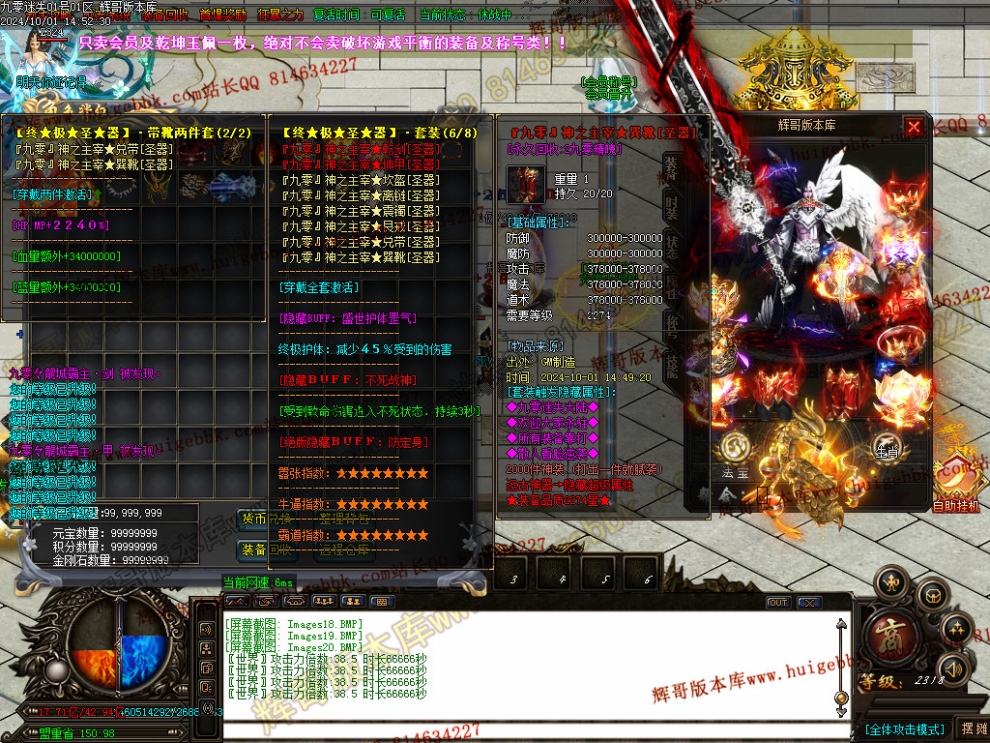Switch to the 时装 (fashion) tab
The height and width of the screenshot is (743, 990).
672,207
